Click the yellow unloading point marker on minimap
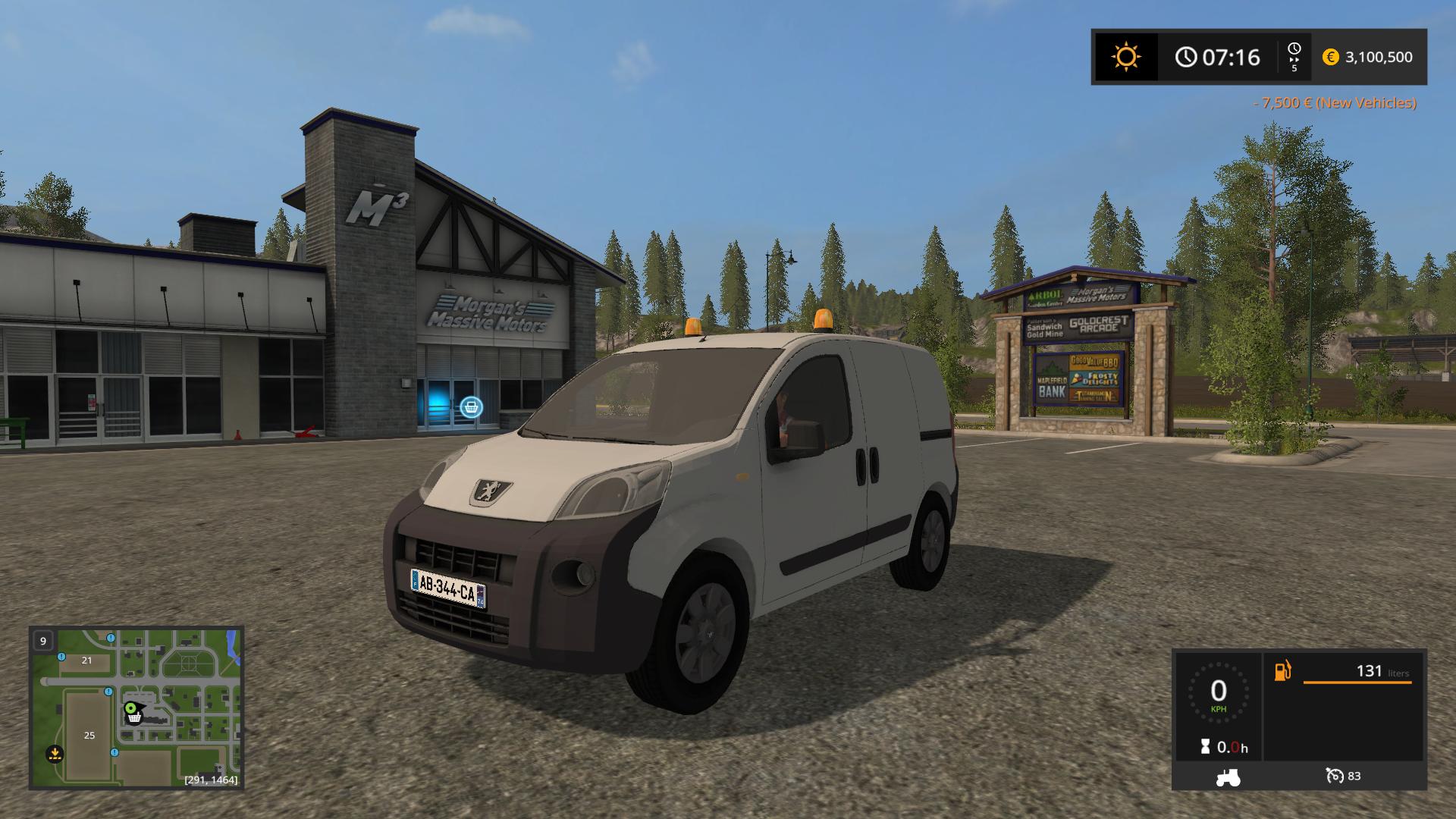Screen dimensions: 1456x819 click(x=54, y=754)
